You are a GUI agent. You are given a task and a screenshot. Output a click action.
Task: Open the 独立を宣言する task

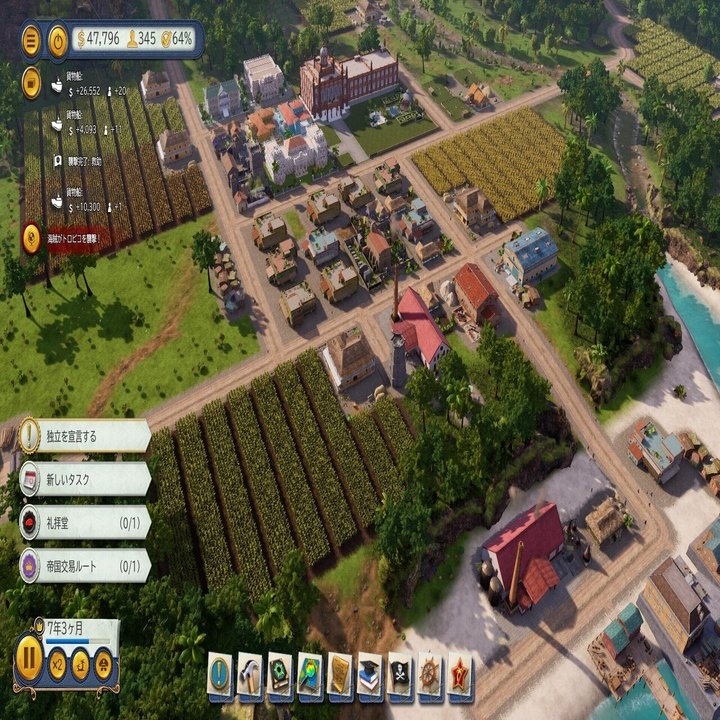coord(85,436)
